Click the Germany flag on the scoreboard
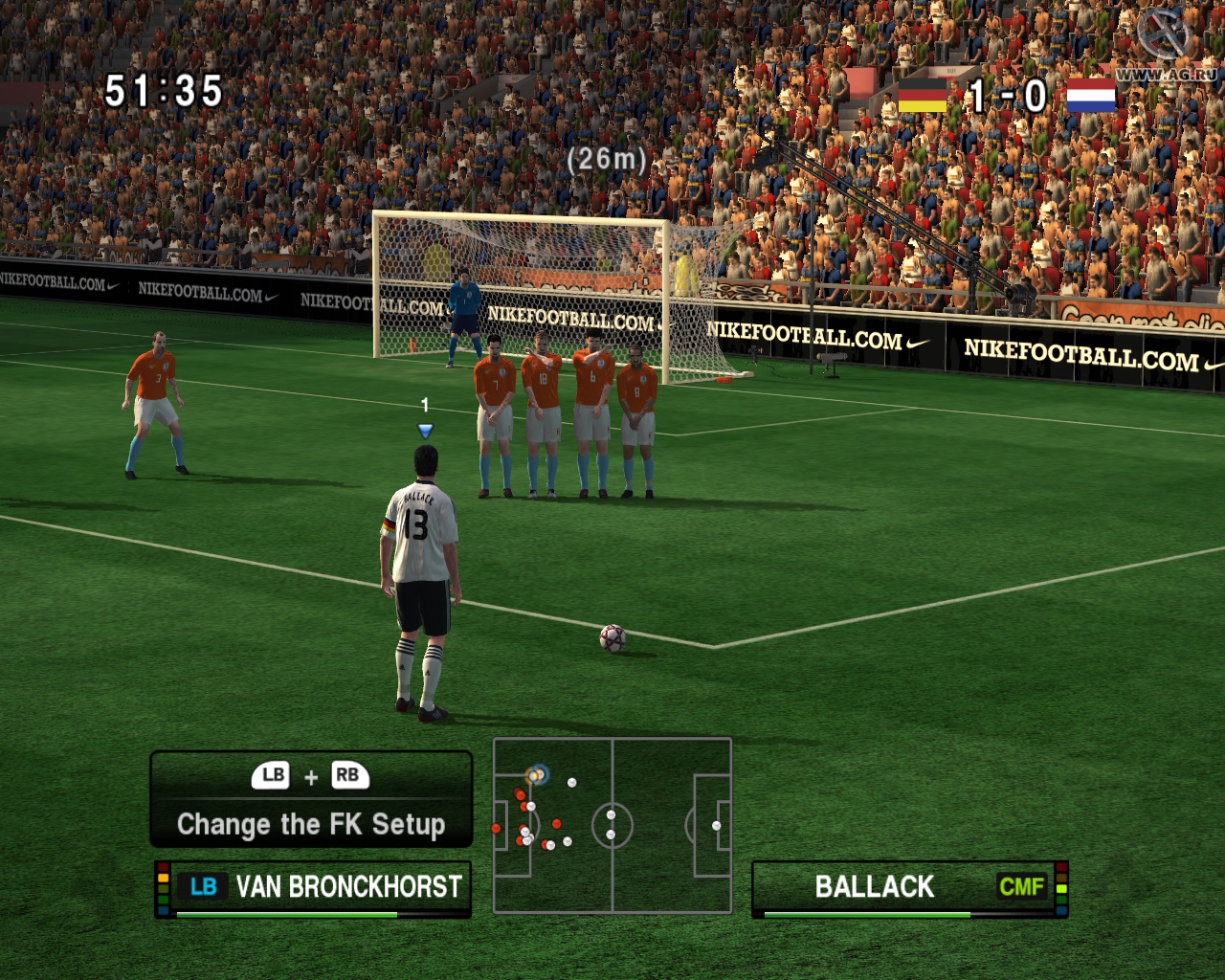The image size is (1225, 980). (922, 96)
